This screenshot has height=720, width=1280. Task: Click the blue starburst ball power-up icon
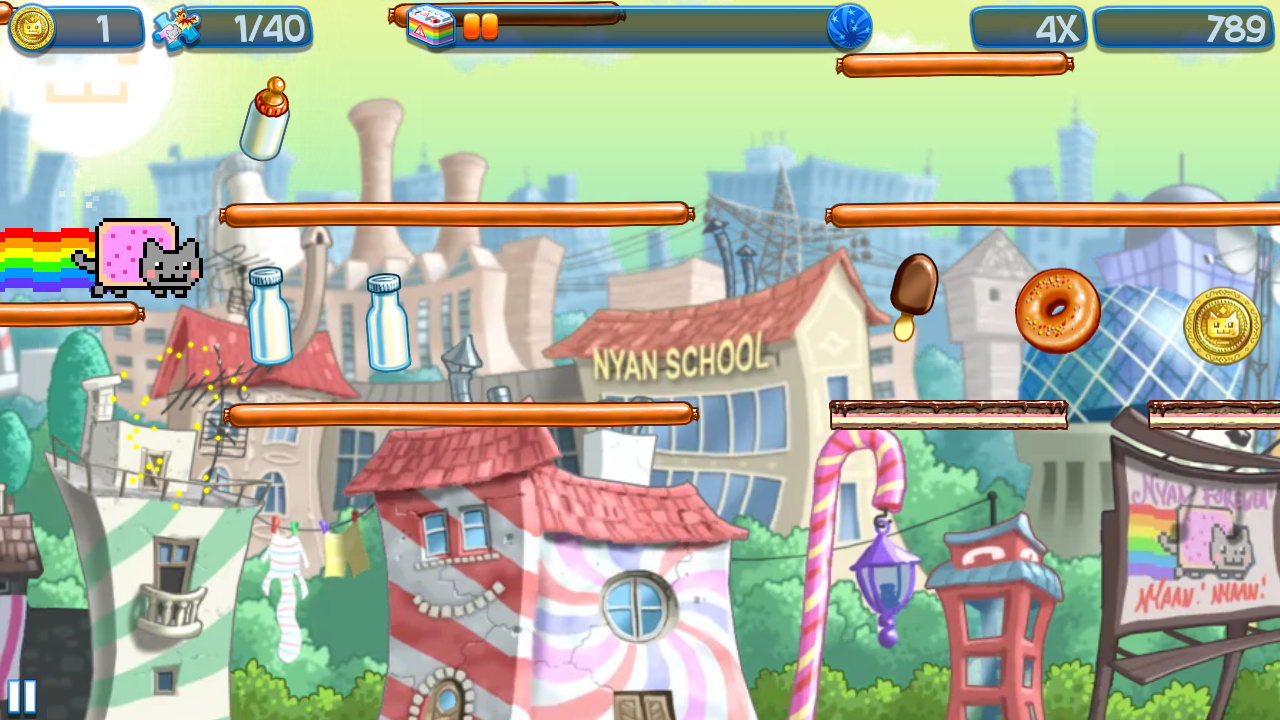coord(853,28)
